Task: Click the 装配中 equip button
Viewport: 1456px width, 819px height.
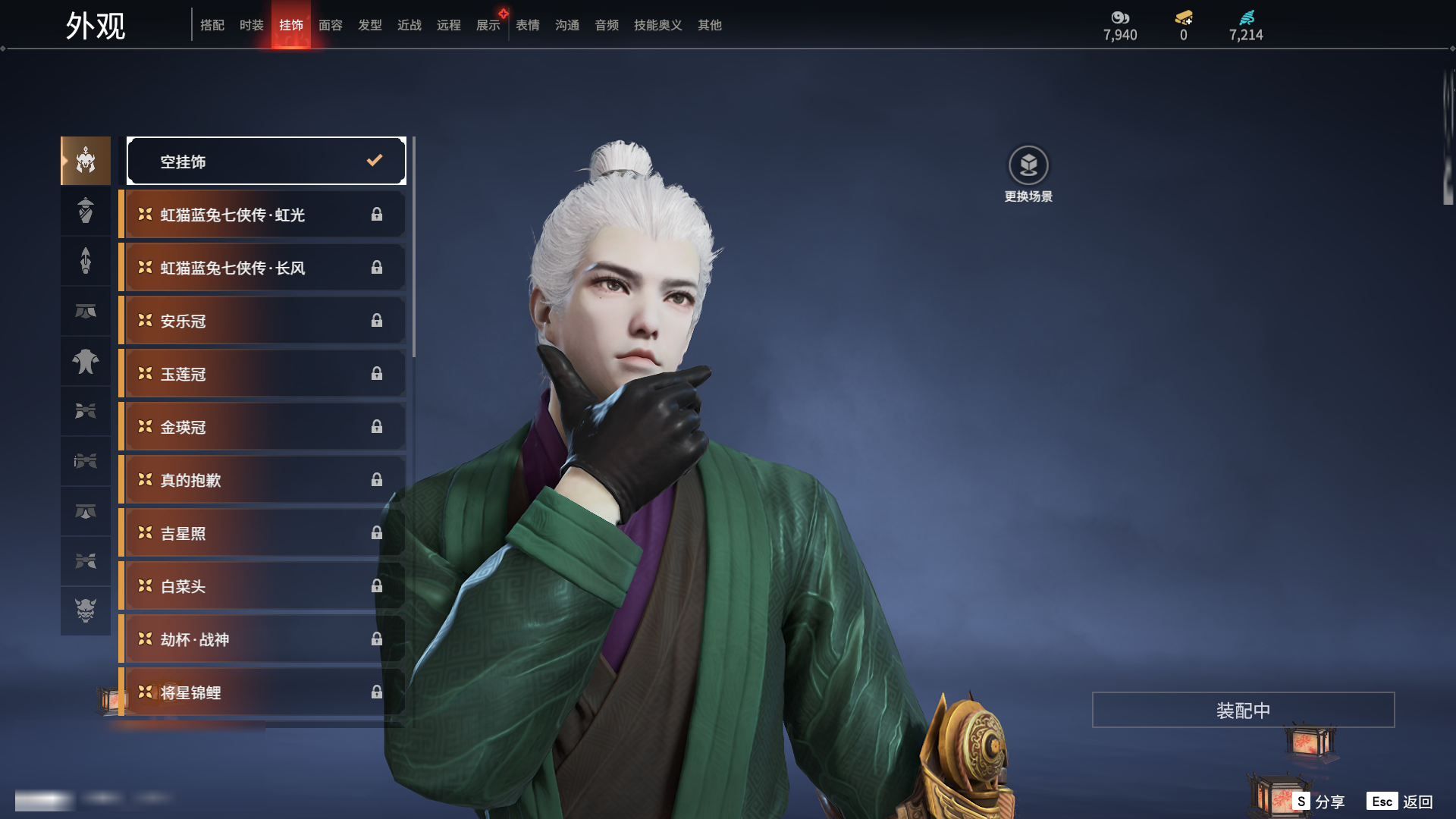Action: pyautogui.click(x=1243, y=710)
